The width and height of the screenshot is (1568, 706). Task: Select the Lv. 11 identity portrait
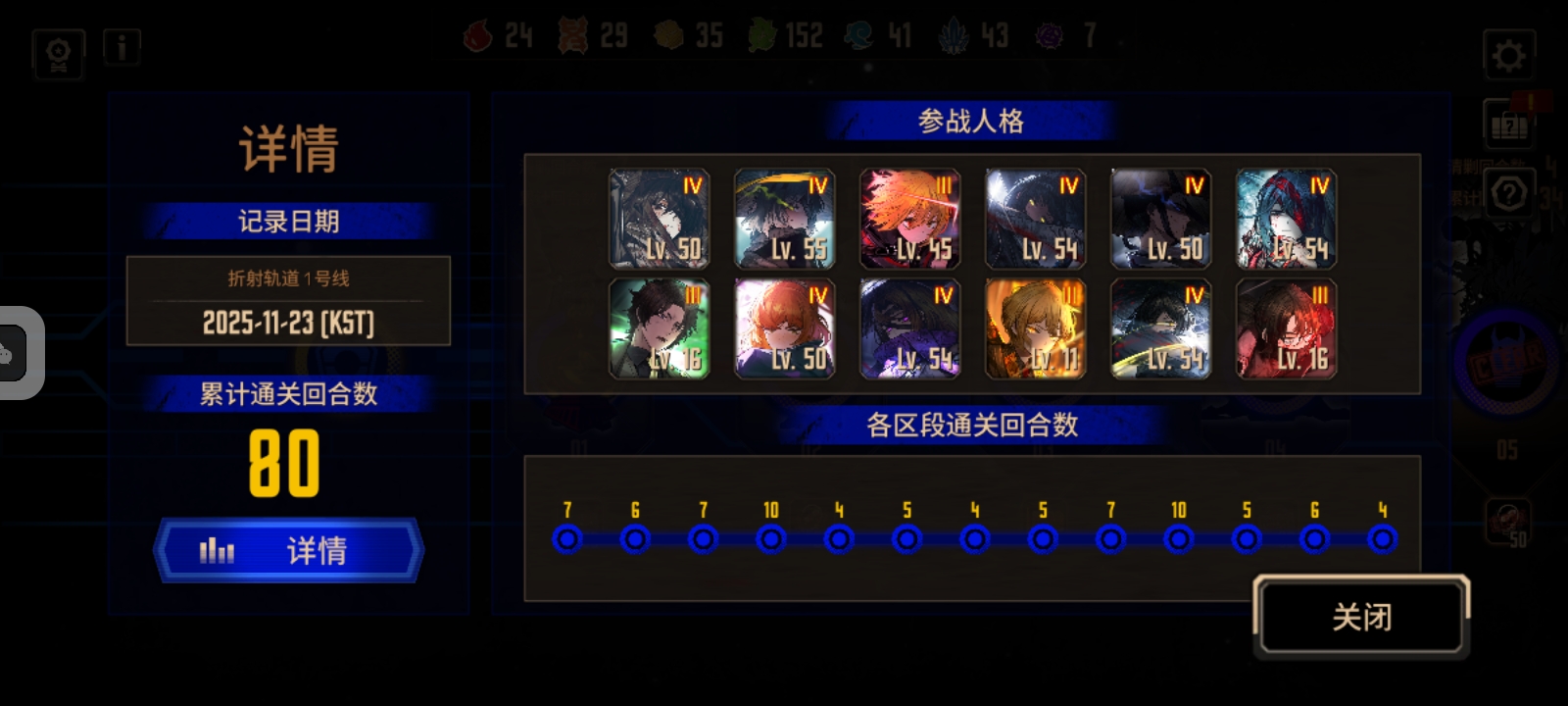point(1035,327)
